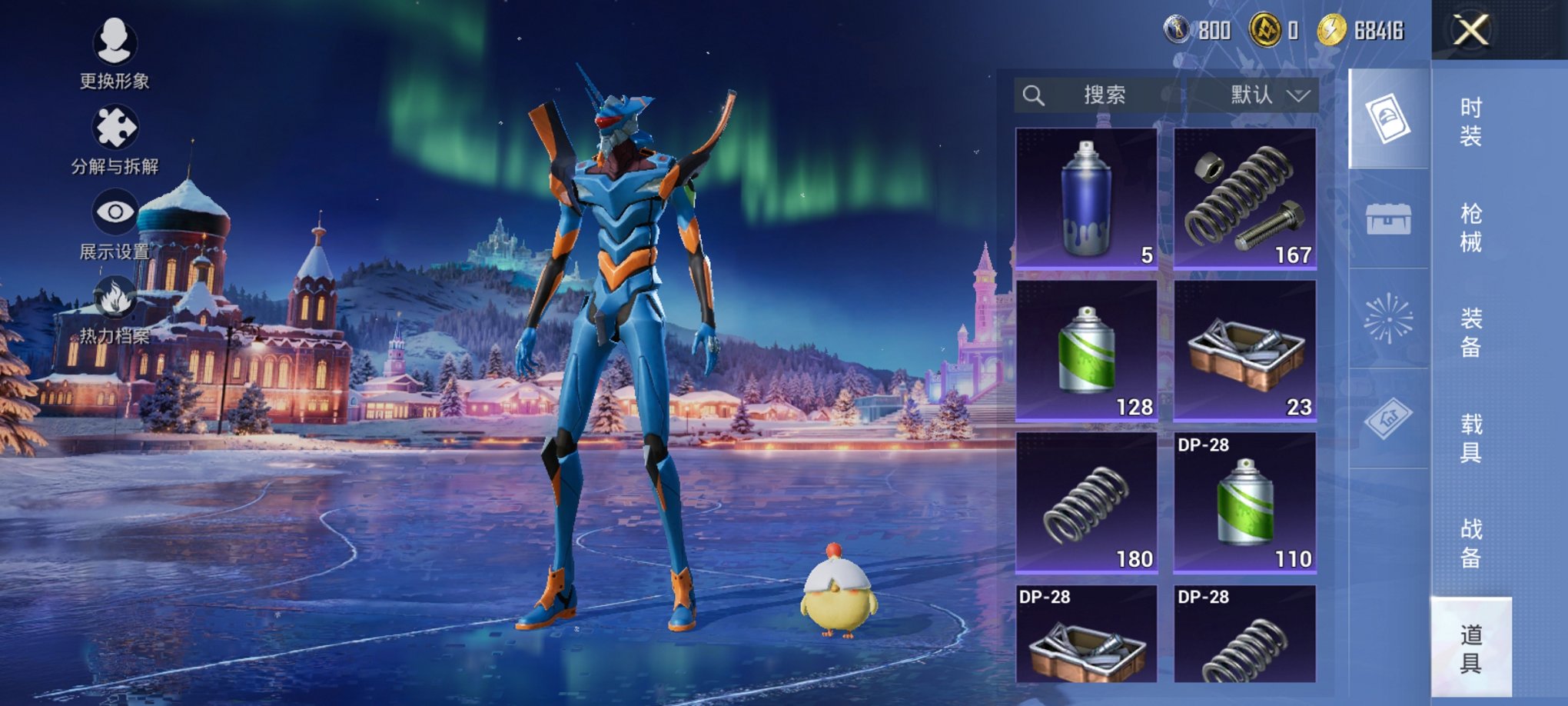
Task: Select the blue spray paint can slot
Action: 1086,198
